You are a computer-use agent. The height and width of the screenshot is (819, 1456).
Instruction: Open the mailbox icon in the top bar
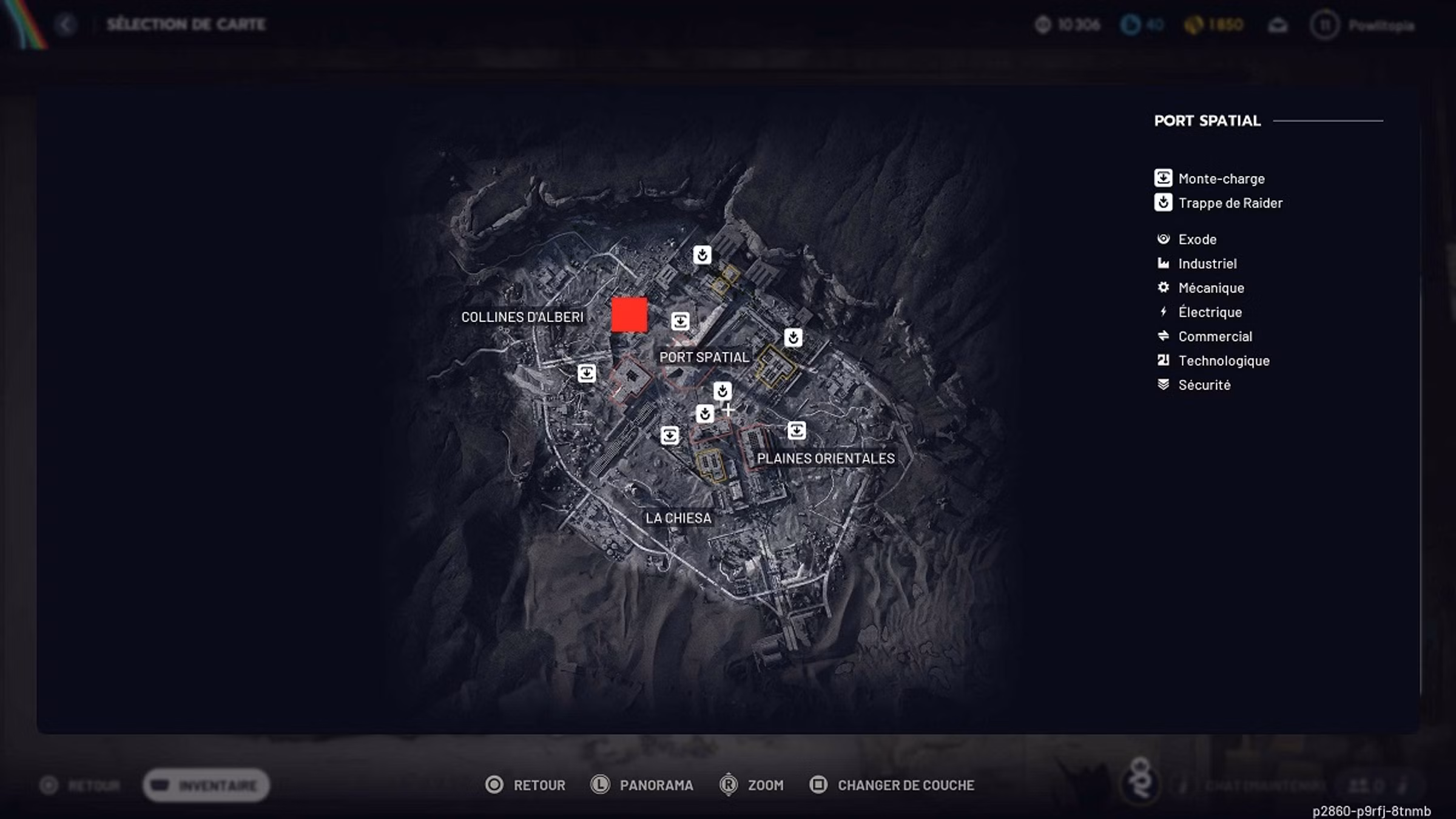click(x=1278, y=25)
